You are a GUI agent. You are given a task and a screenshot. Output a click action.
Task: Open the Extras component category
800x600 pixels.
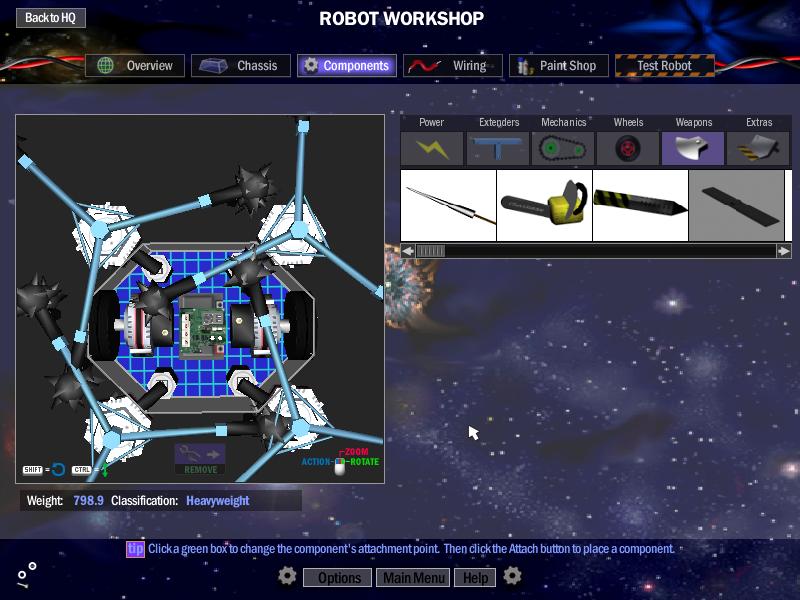pyautogui.click(x=758, y=148)
